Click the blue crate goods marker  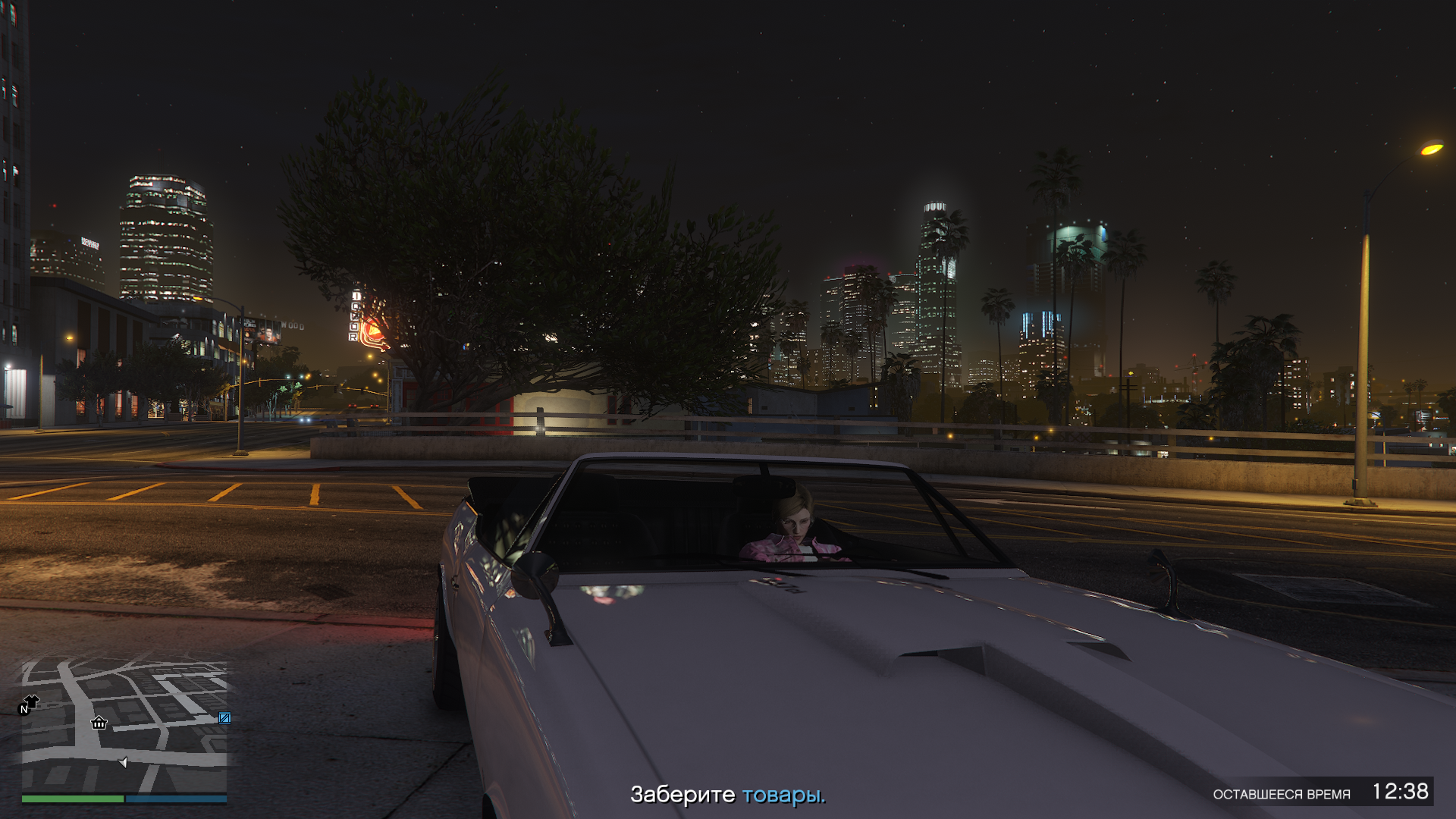(x=224, y=717)
